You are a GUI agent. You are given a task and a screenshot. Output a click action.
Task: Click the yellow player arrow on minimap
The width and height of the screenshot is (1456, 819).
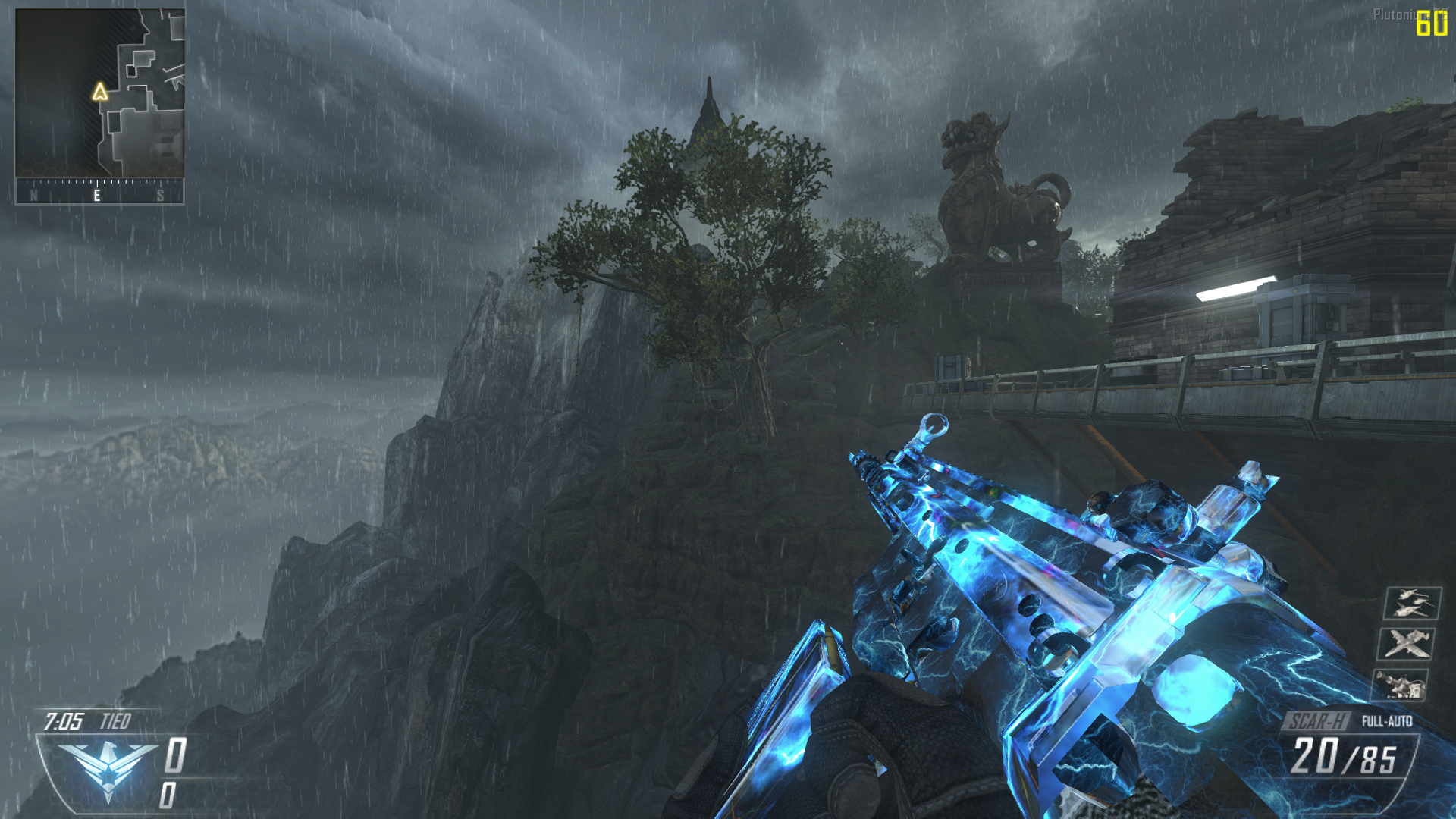(99, 93)
